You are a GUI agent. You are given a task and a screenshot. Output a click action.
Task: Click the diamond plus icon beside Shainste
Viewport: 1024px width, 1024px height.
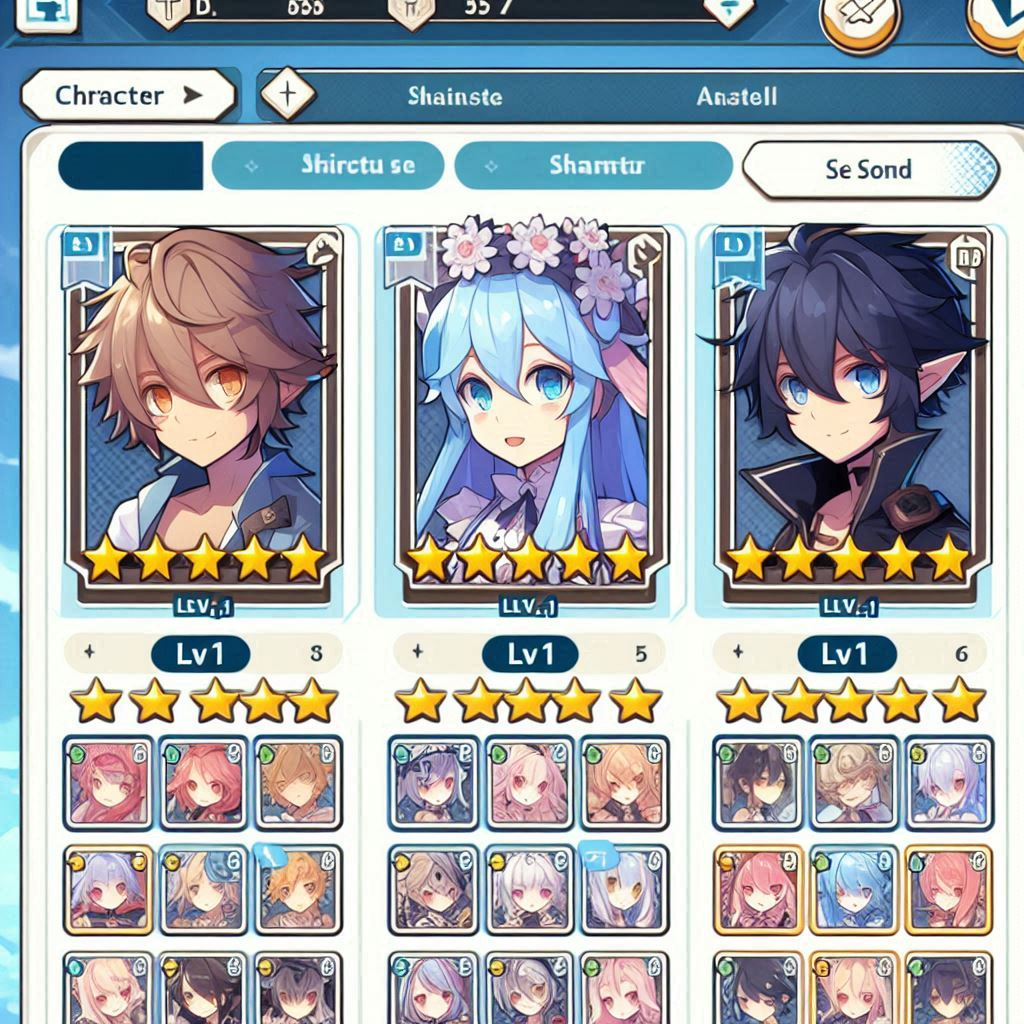[288, 96]
